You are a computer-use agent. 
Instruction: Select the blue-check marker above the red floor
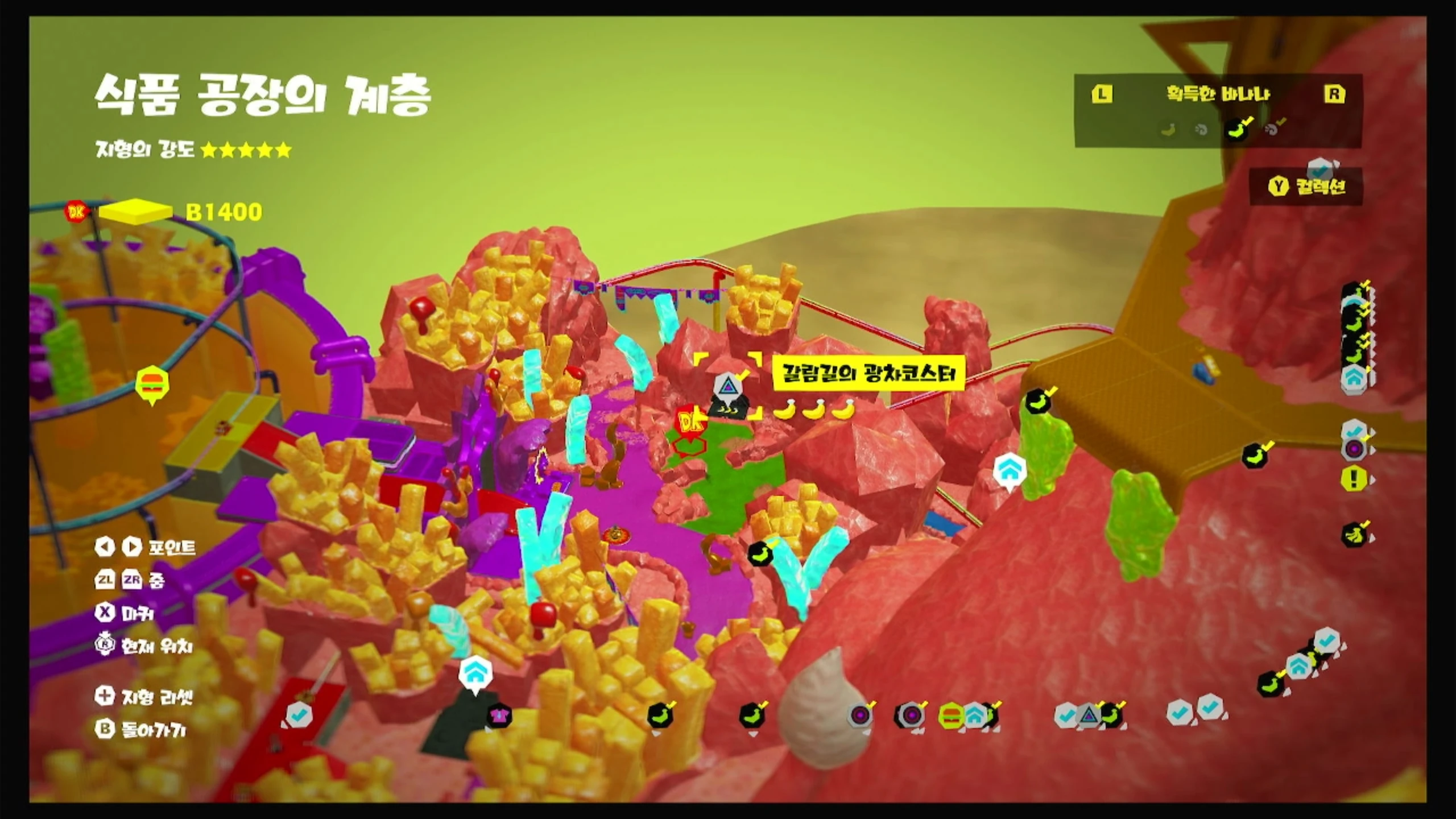297,715
